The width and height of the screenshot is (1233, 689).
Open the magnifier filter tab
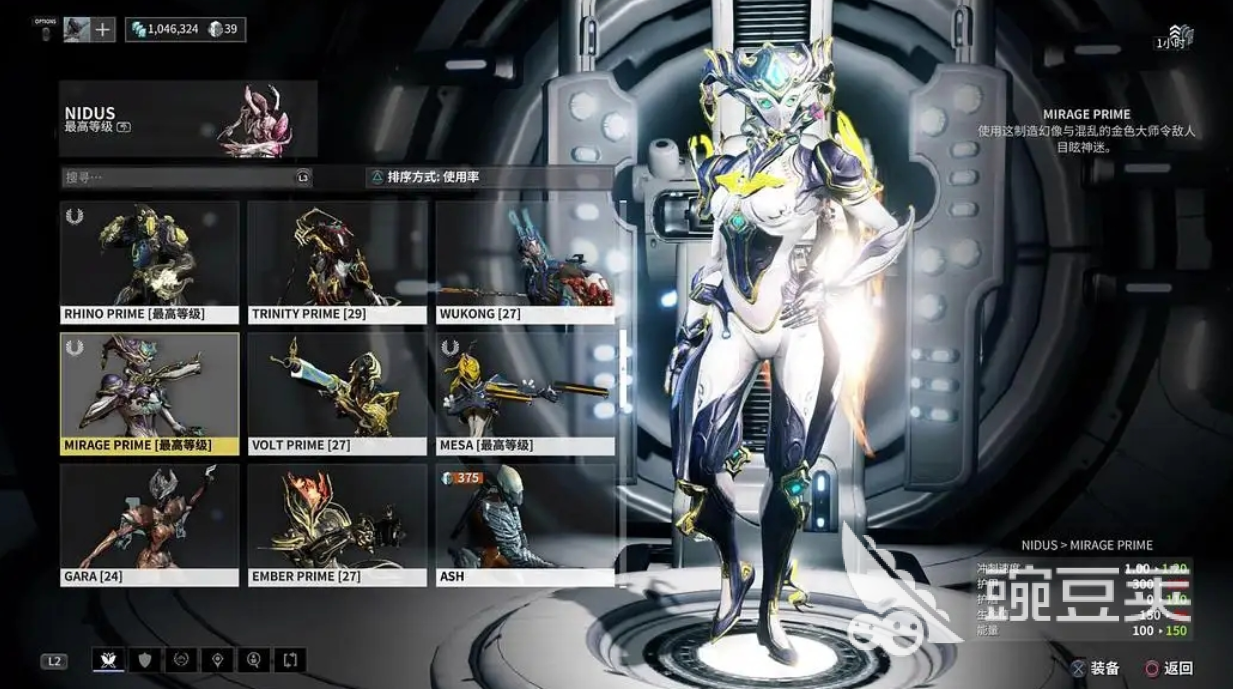[254, 660]
